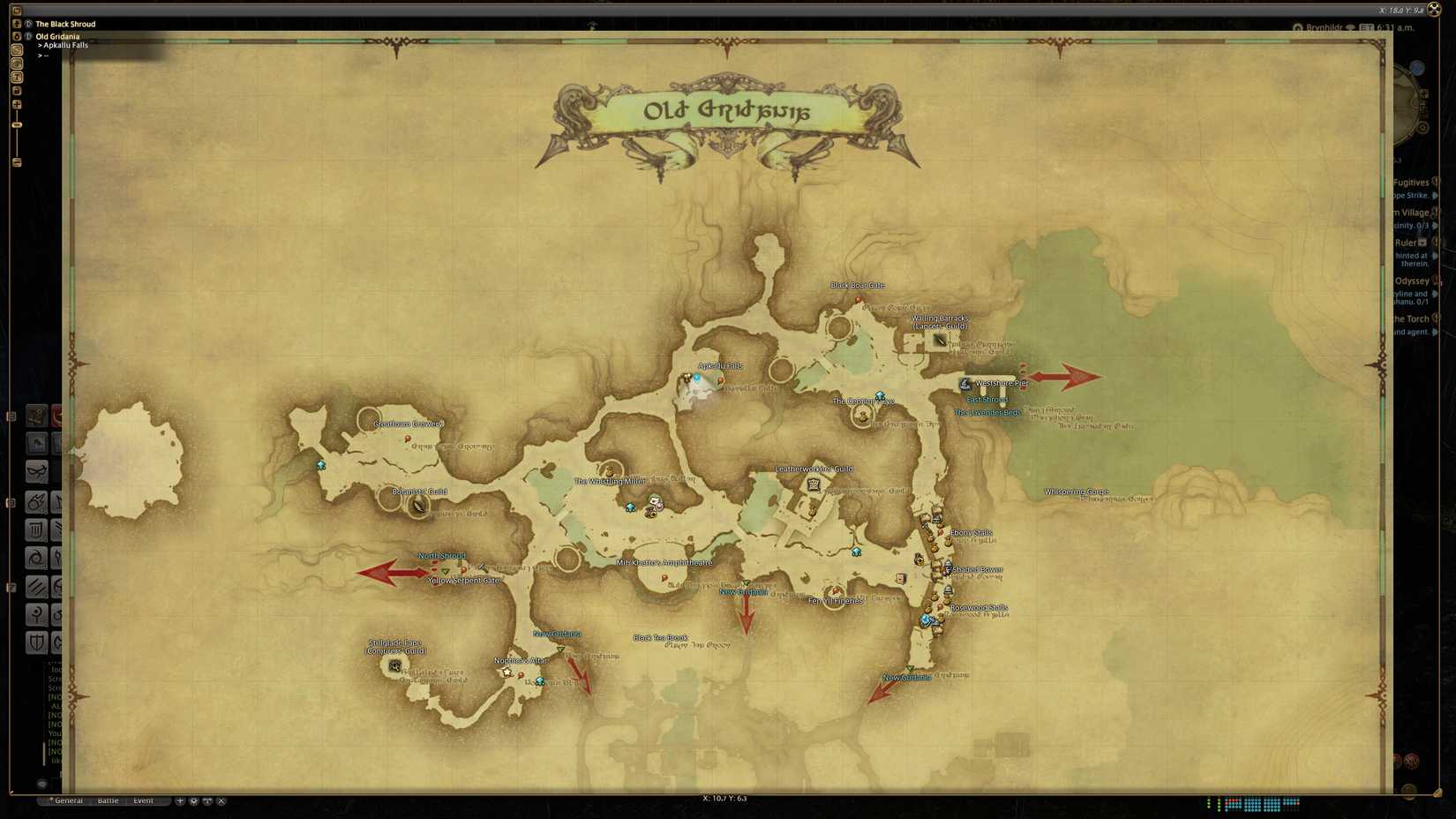Toggle the favorites icon atop the map toolbar
Screen dimensions: 1456x819
(x=16, y=11)
